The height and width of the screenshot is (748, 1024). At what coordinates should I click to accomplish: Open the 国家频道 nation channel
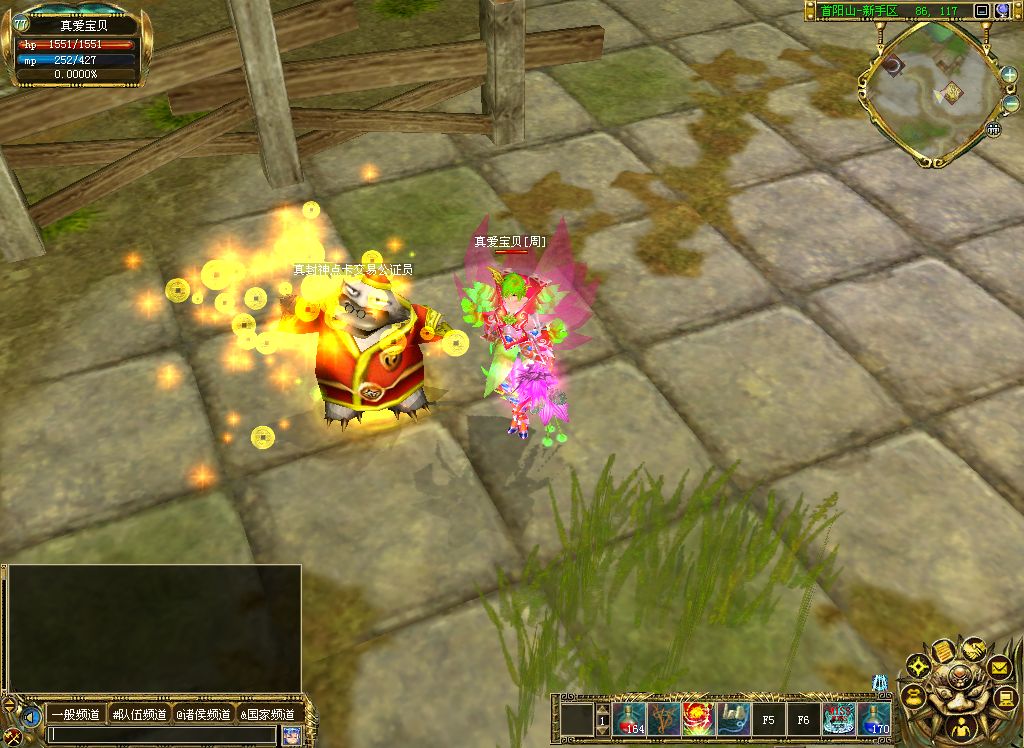pos(268,714)
